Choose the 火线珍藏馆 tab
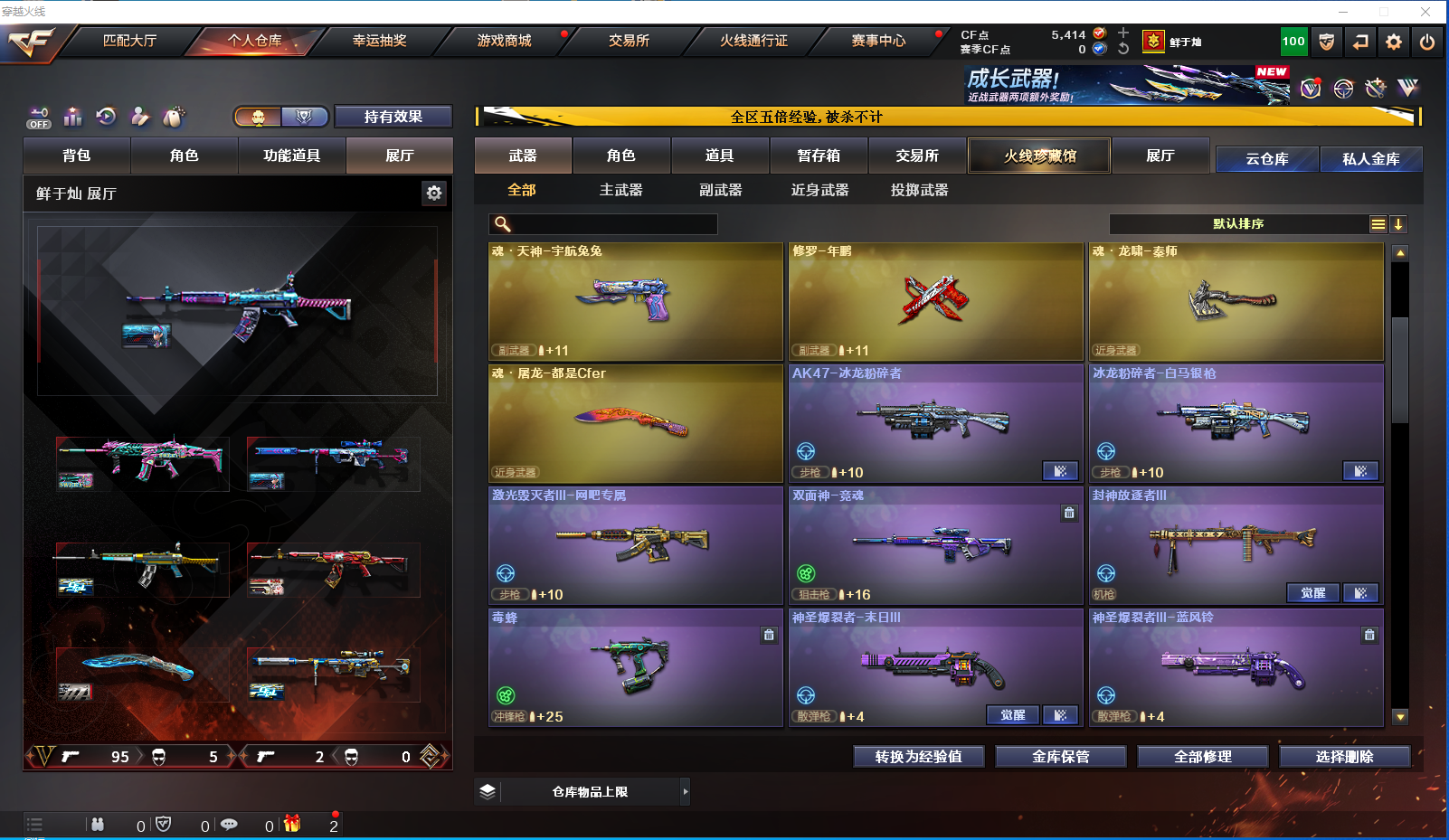This screenshot has height=840, width=1449. [1039, 156]
